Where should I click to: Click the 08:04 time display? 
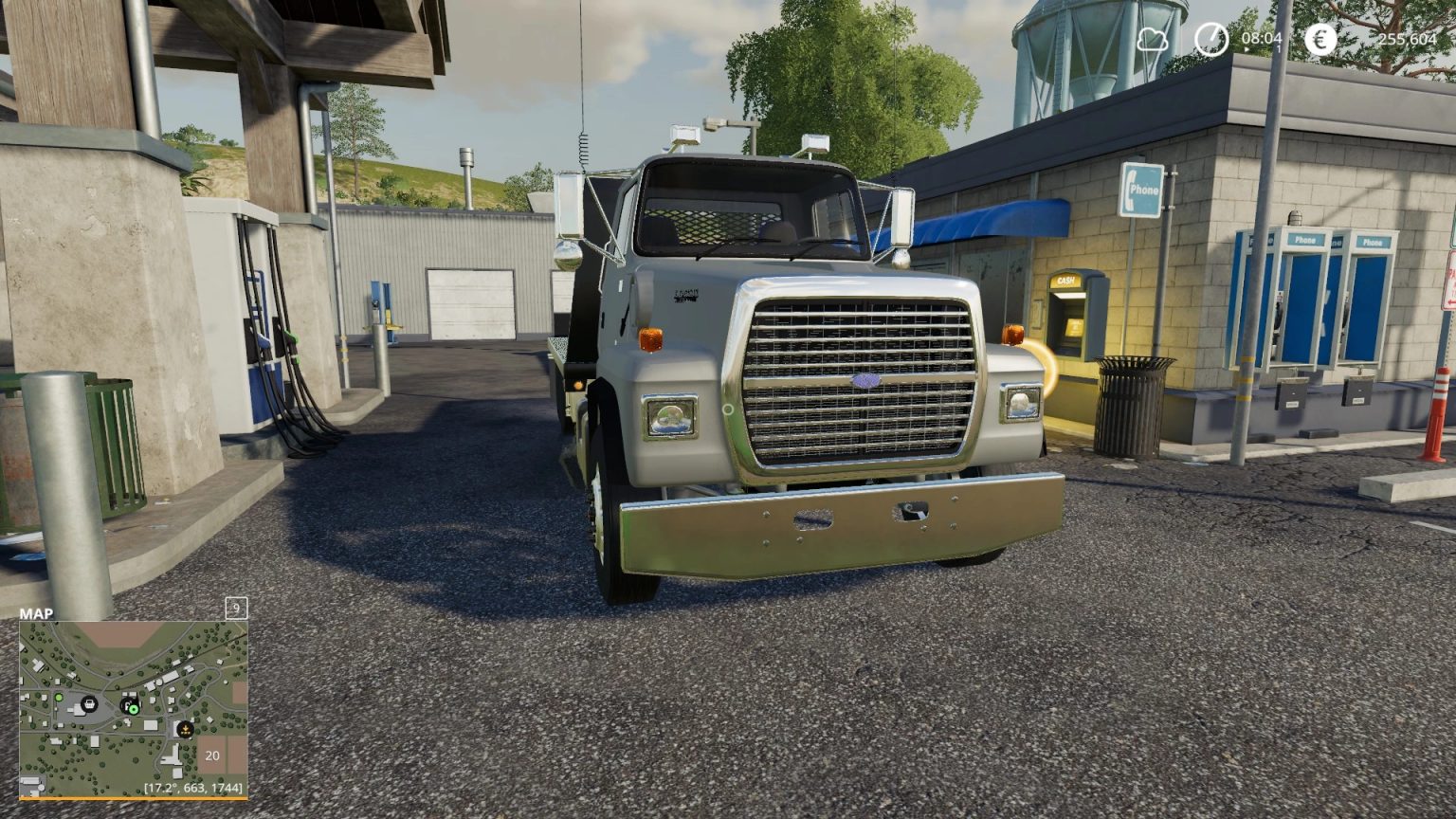(x=1262, y=40)
